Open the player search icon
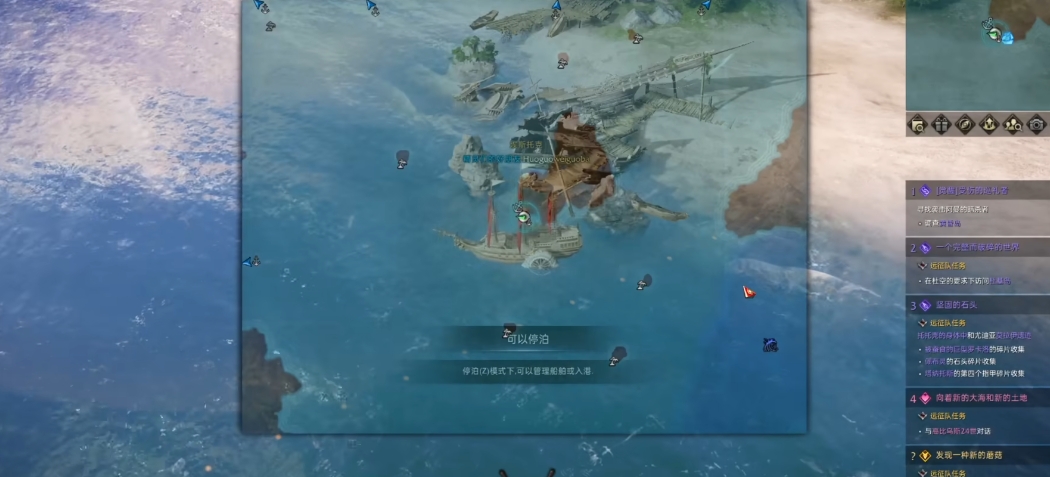 (1012, 125)
